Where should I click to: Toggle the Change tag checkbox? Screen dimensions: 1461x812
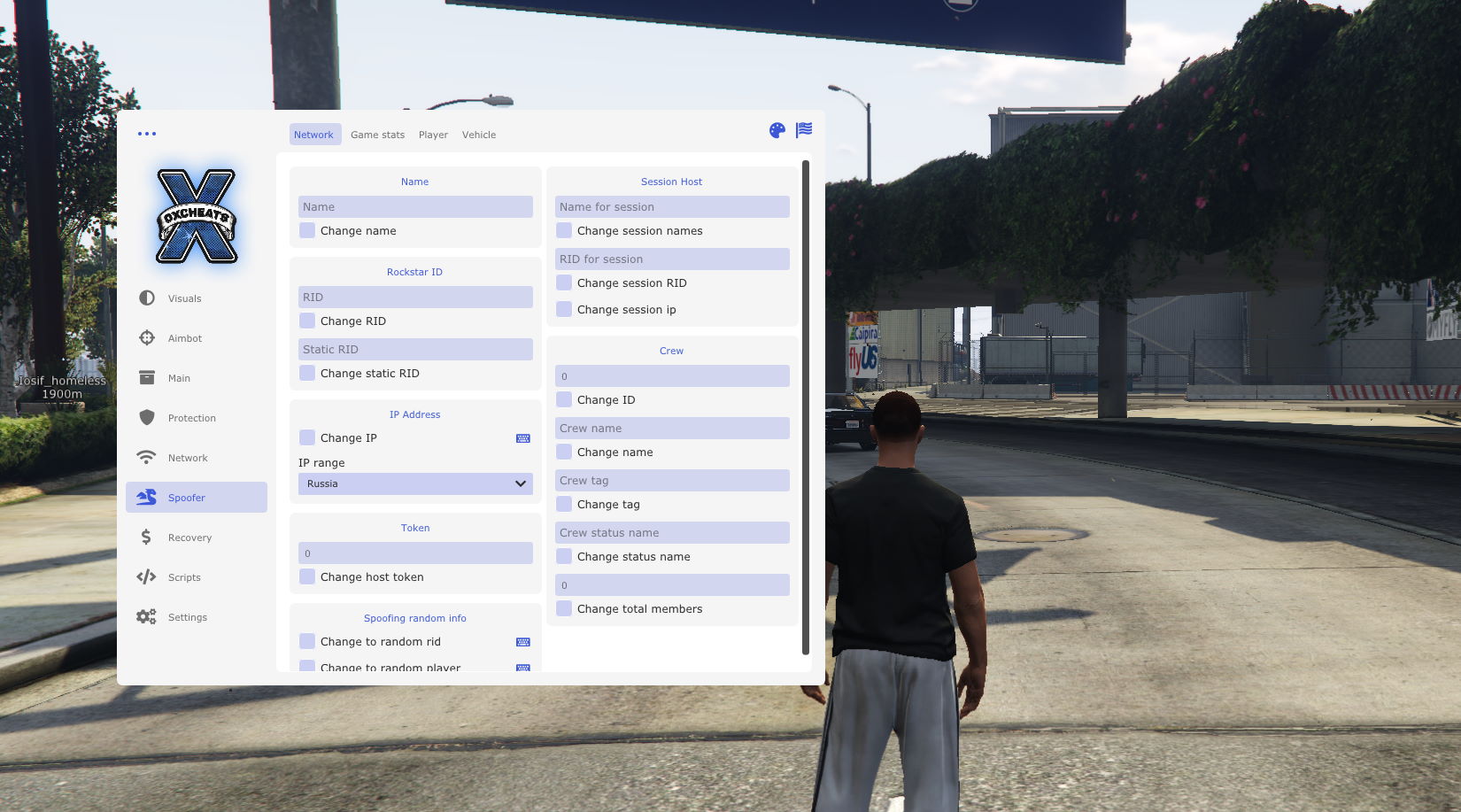564,504
